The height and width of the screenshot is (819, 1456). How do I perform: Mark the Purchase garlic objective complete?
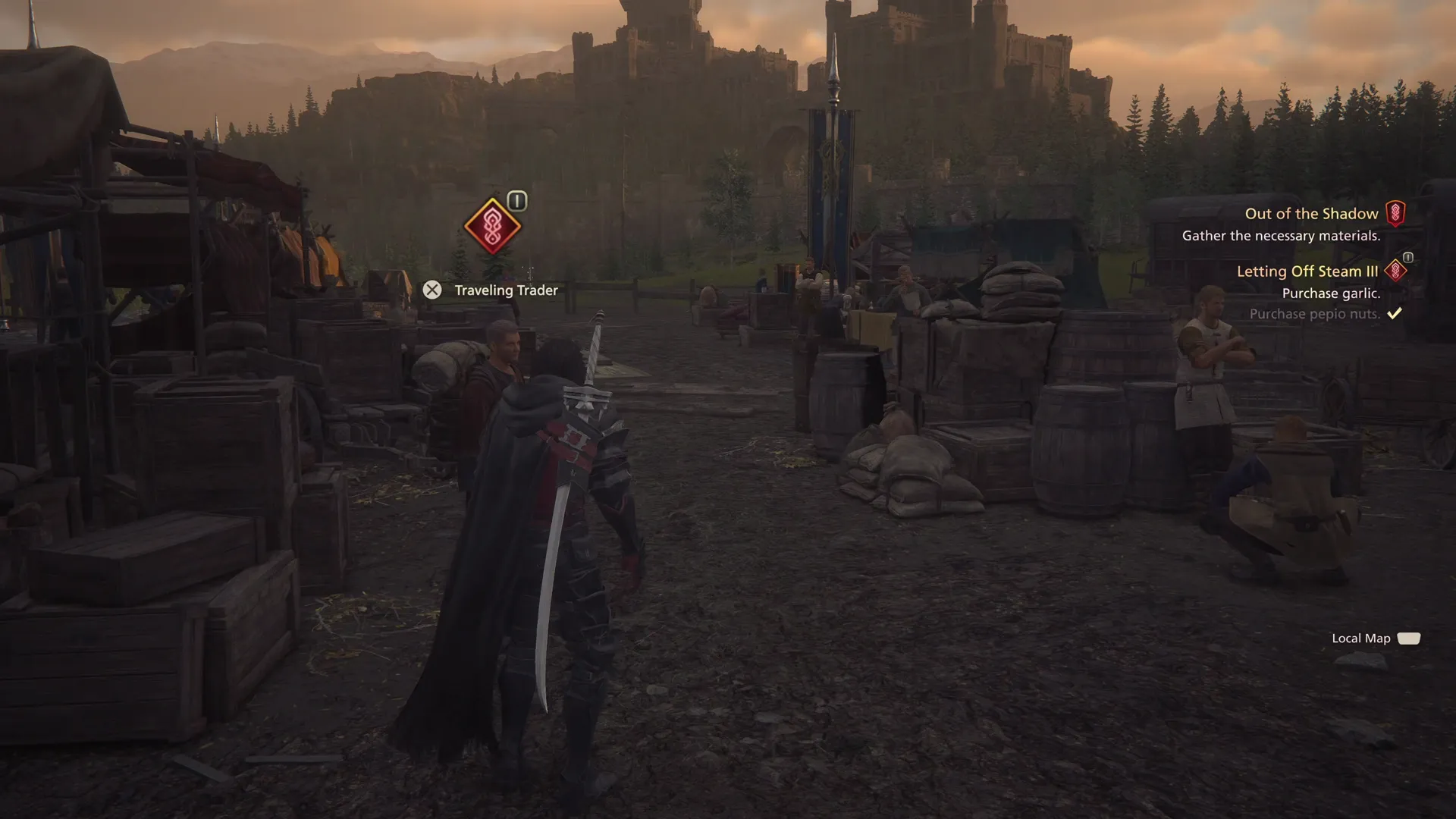[x=1331, y=293]
